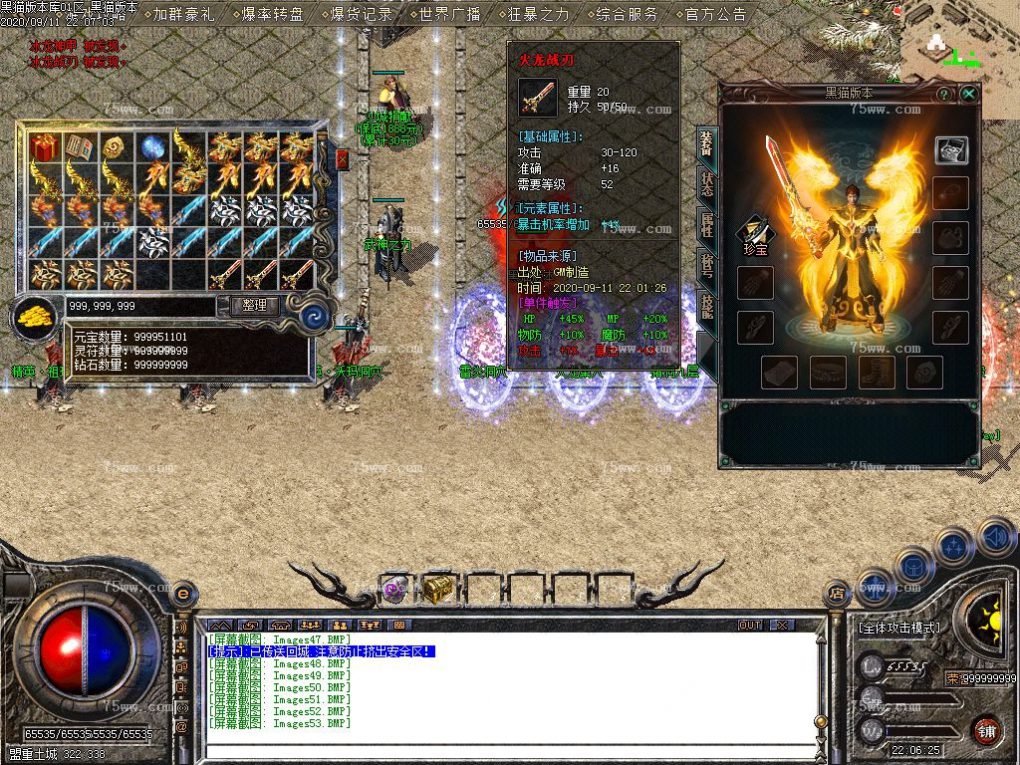Open the 技能 skills tab

coord(707,306)
